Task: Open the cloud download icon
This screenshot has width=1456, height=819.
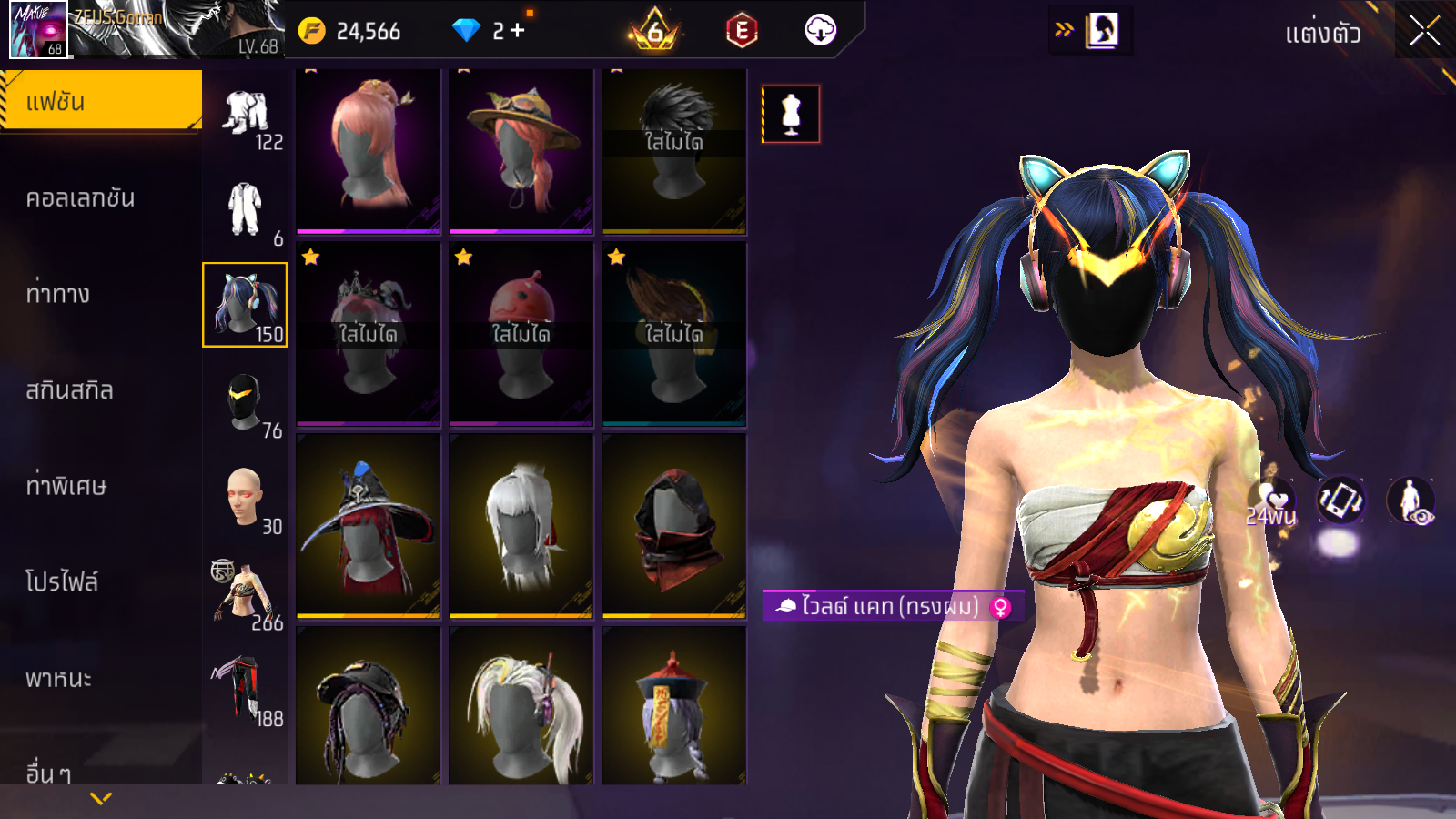Action: [x=820, y=31]
